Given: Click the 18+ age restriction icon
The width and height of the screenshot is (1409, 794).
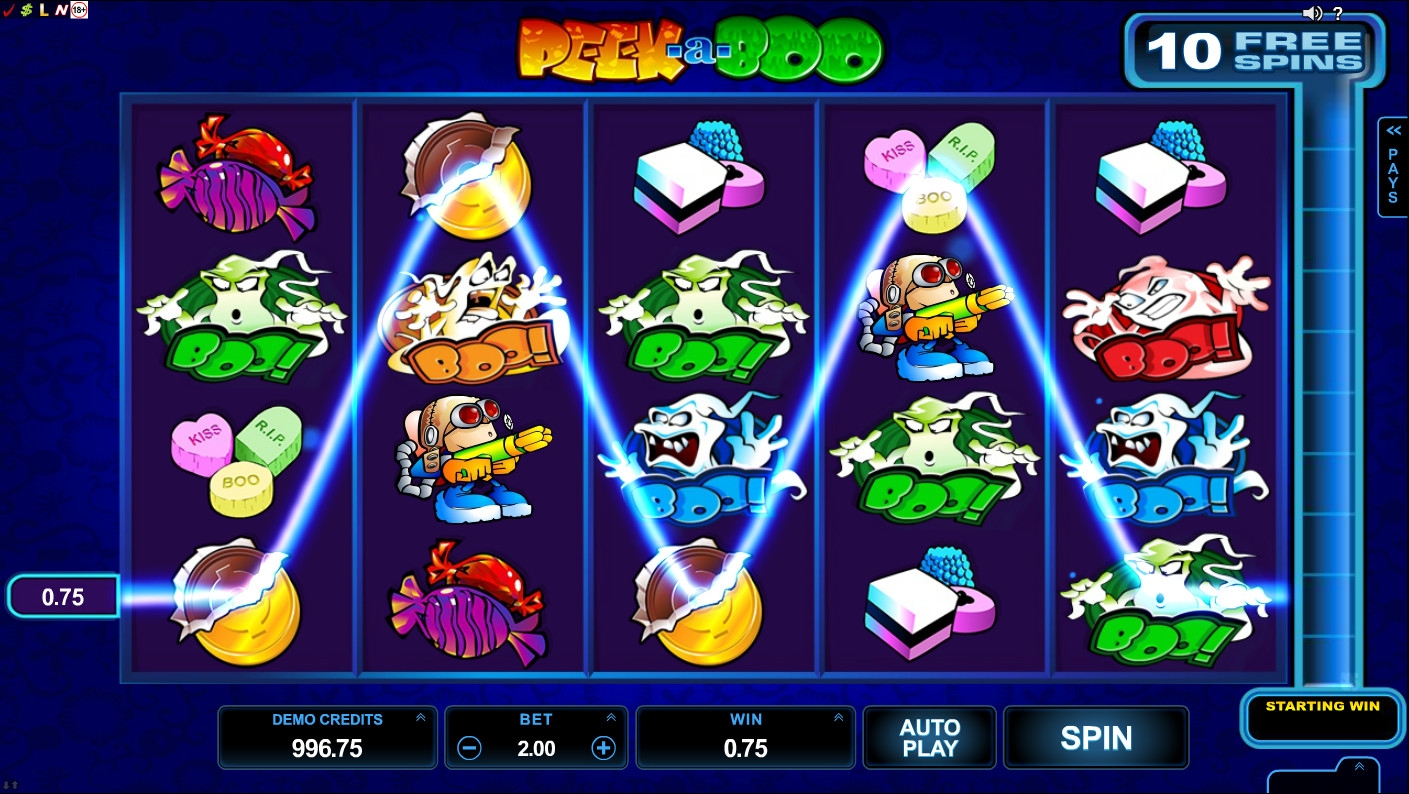Looking at the screenshot, I should (x=79, y=10).
